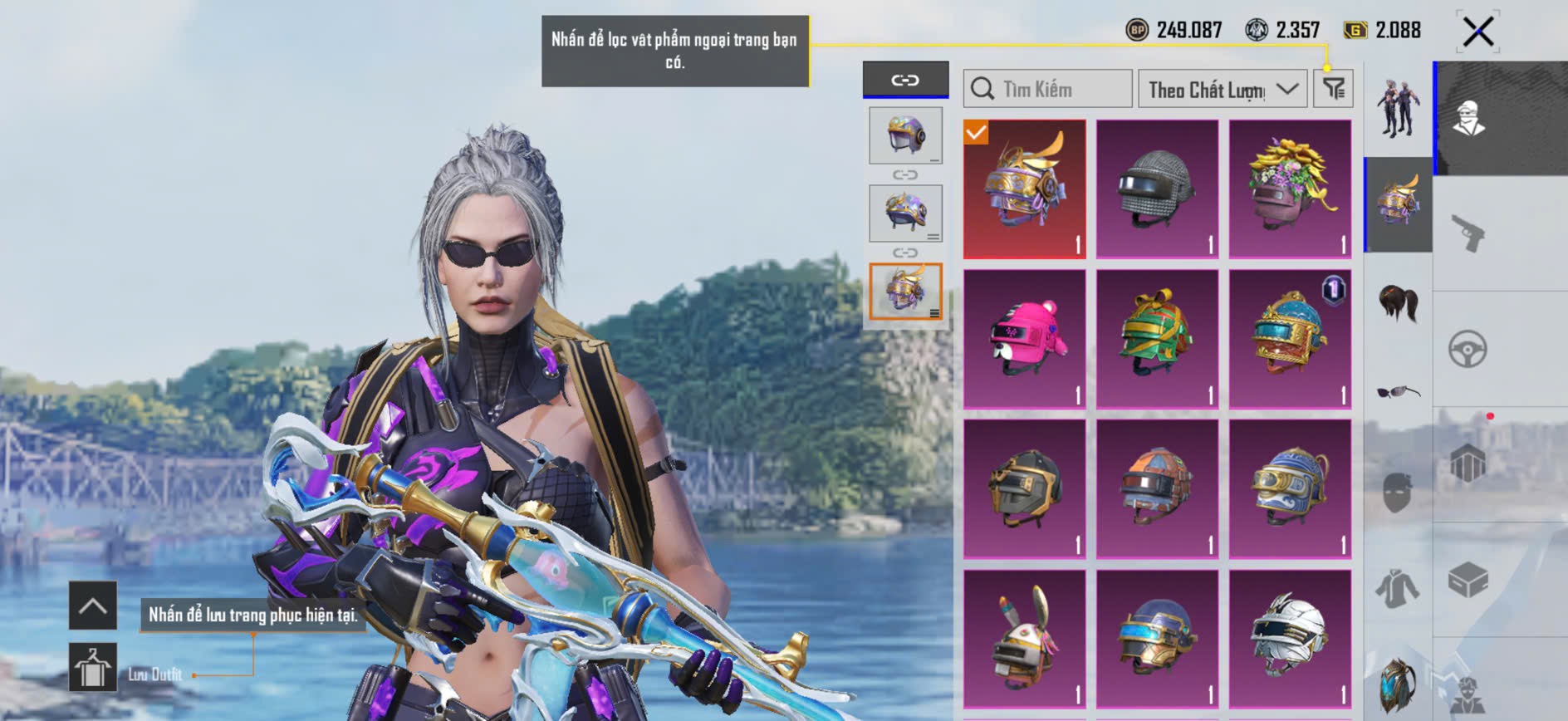Screen dimensions: 1568x721
Task: Switch to the hair category tab
Action: 1399,302
